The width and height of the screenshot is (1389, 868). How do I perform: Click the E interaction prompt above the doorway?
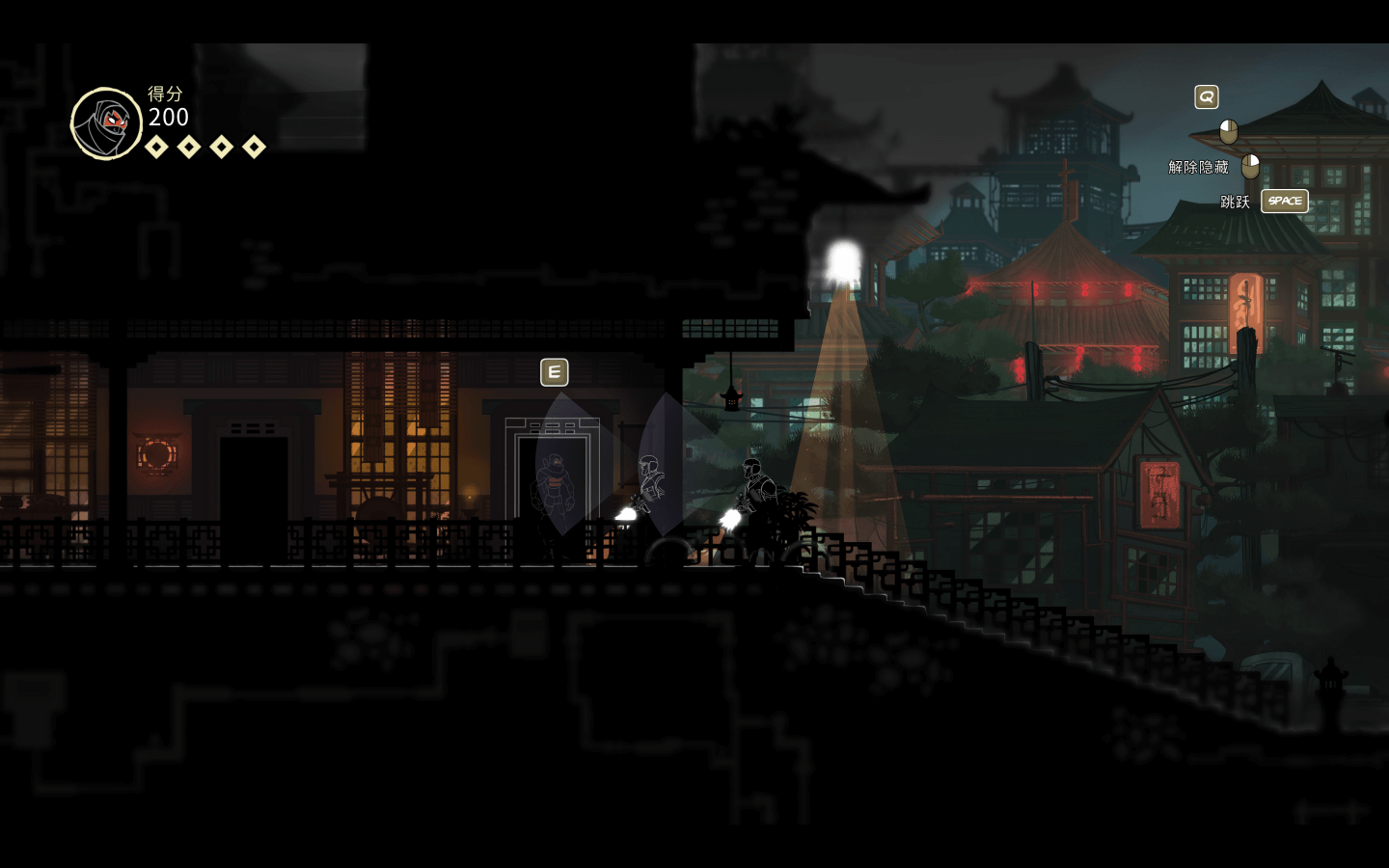(x=554, y=371)
